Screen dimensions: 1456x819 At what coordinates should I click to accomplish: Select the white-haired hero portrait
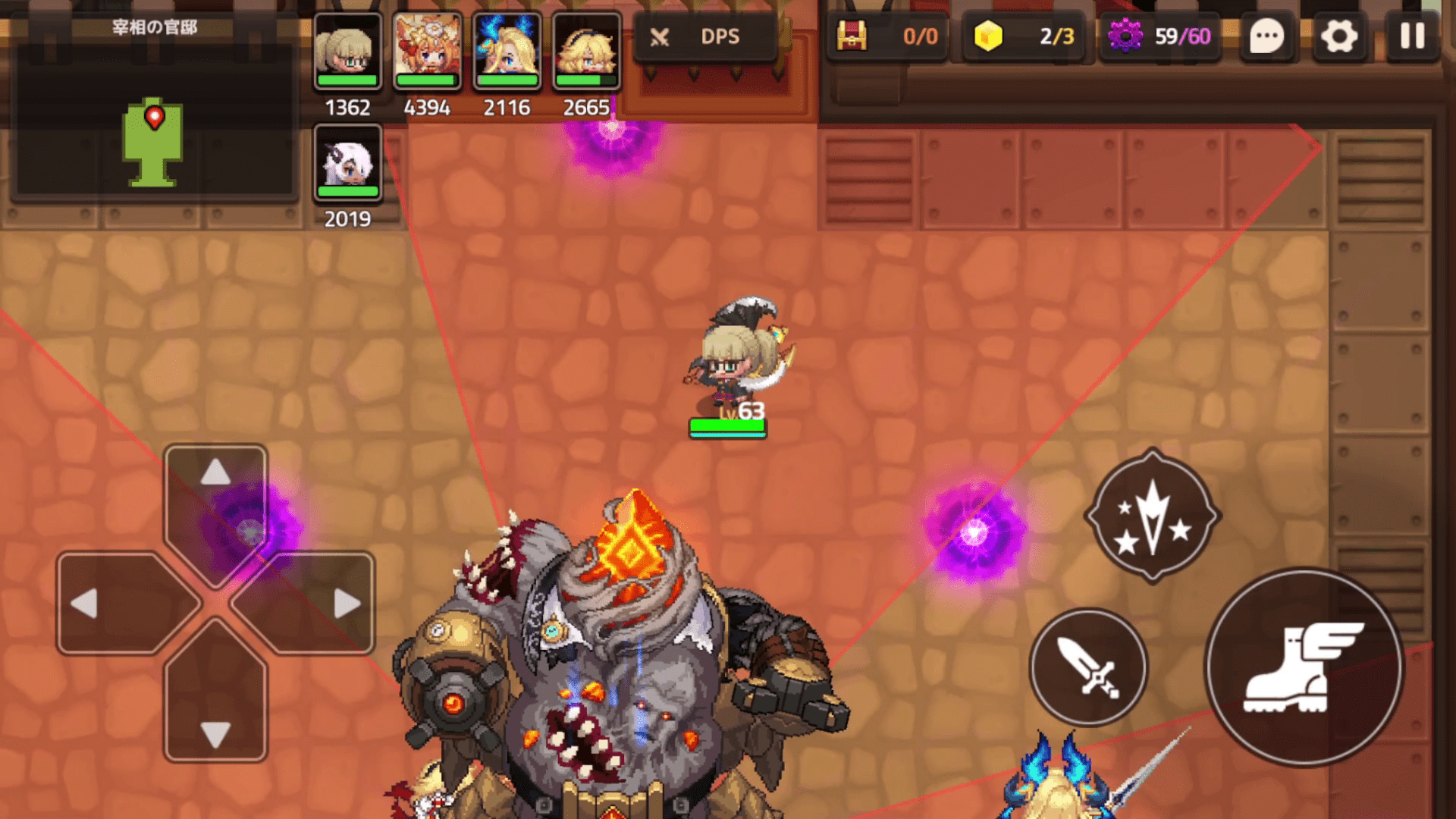(347, 163)
